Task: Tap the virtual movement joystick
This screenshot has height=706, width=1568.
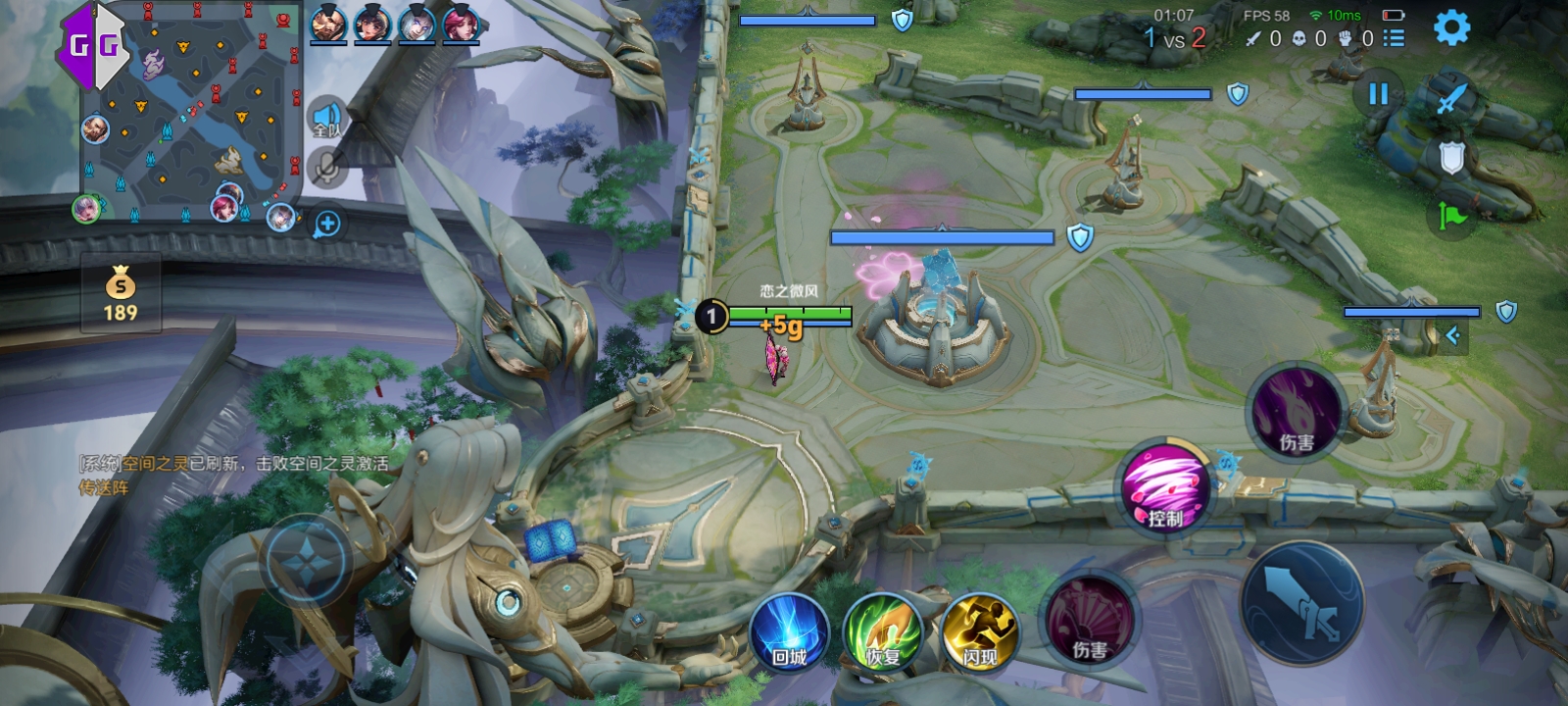Action: tap(306, 559)
